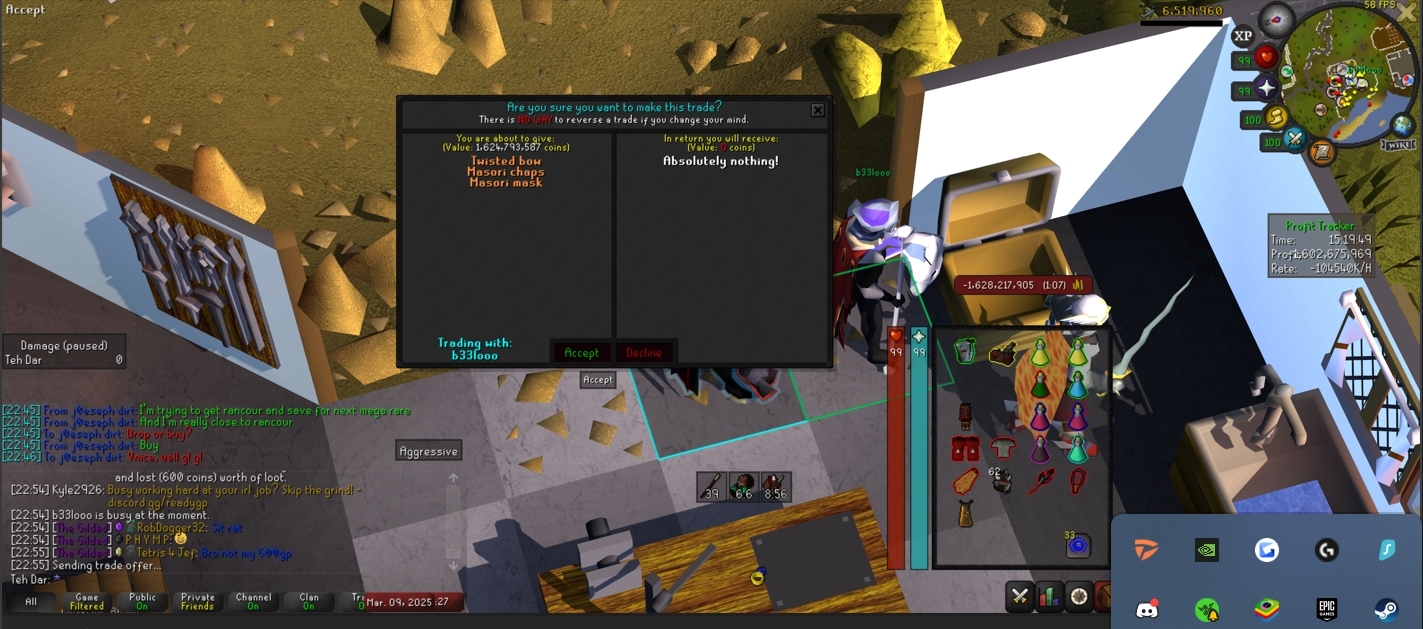Open the combat options tab
This screenshot has width=1423, height=629.
point(1020,597)
